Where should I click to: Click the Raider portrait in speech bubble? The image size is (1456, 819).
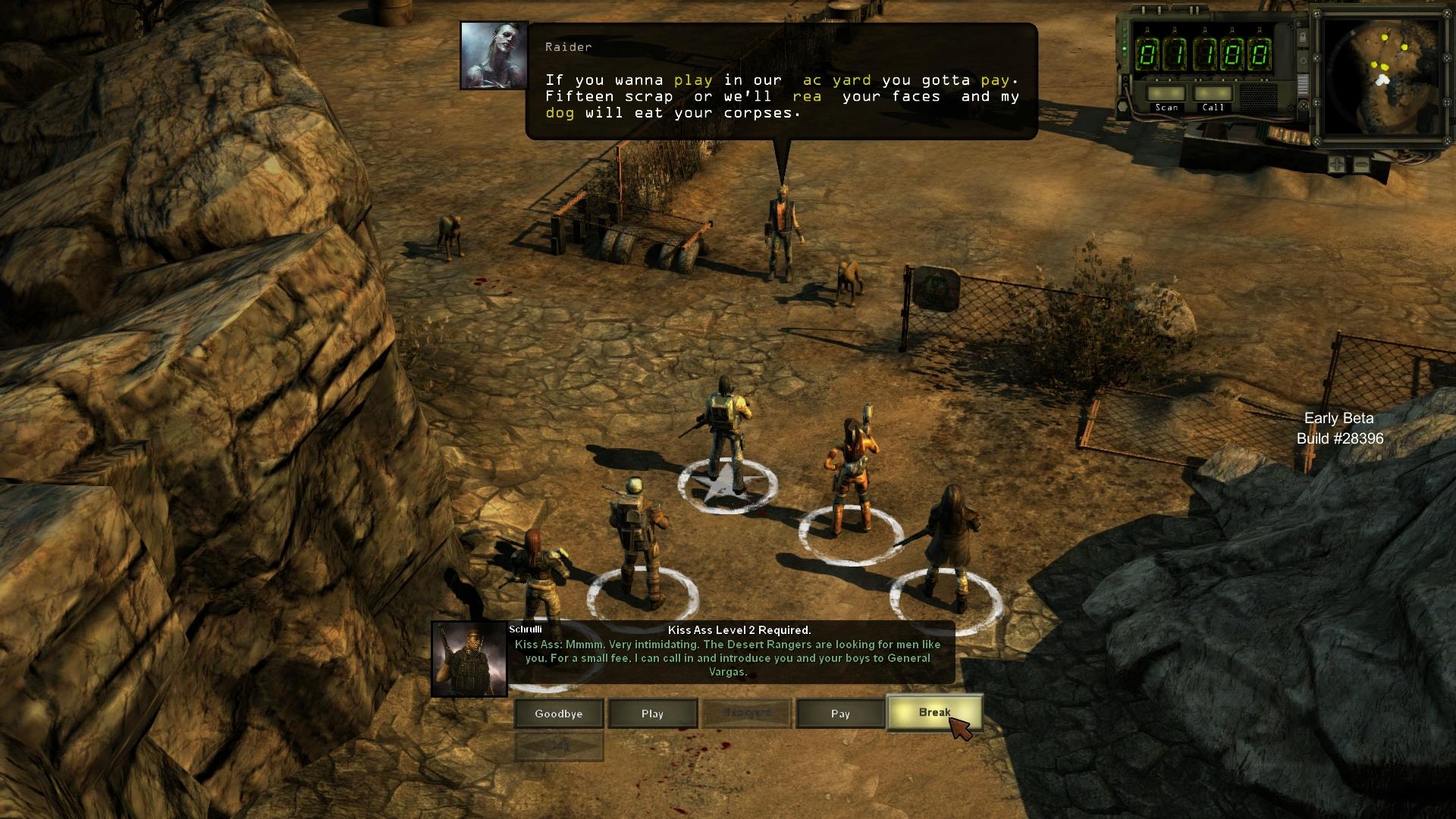(494, 55)
